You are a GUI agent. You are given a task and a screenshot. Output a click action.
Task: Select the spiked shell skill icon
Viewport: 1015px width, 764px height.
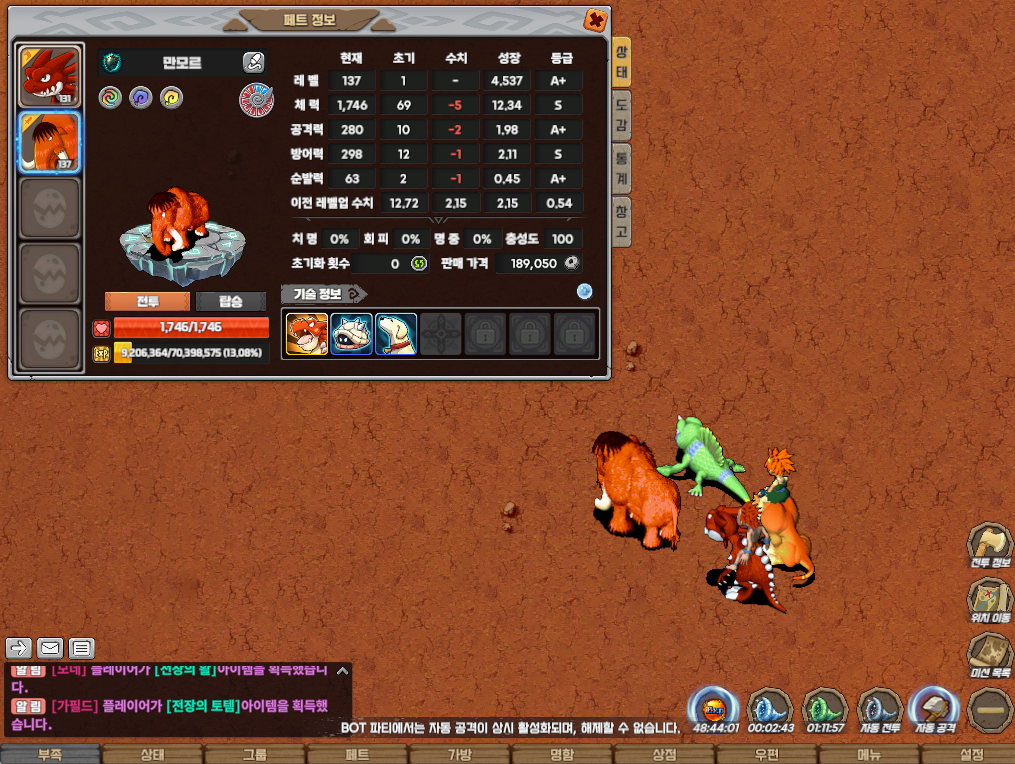pyautogui.click(x=351, y=334)
